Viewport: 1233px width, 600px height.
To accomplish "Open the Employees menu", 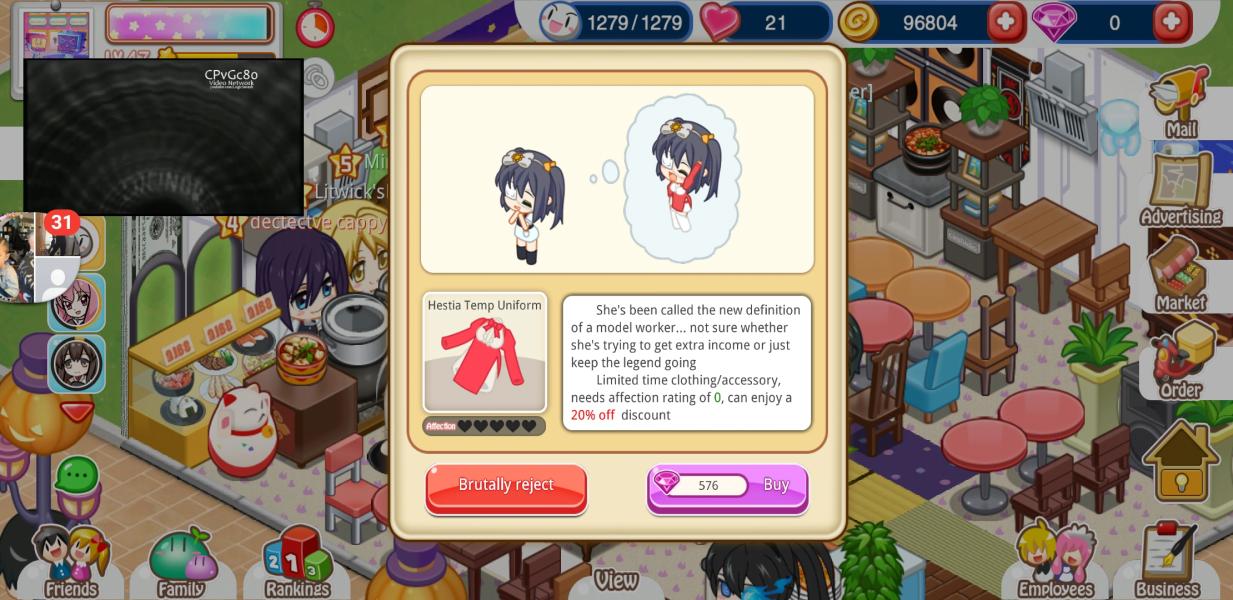I will pyautogui.click(x=1055, y=562).
